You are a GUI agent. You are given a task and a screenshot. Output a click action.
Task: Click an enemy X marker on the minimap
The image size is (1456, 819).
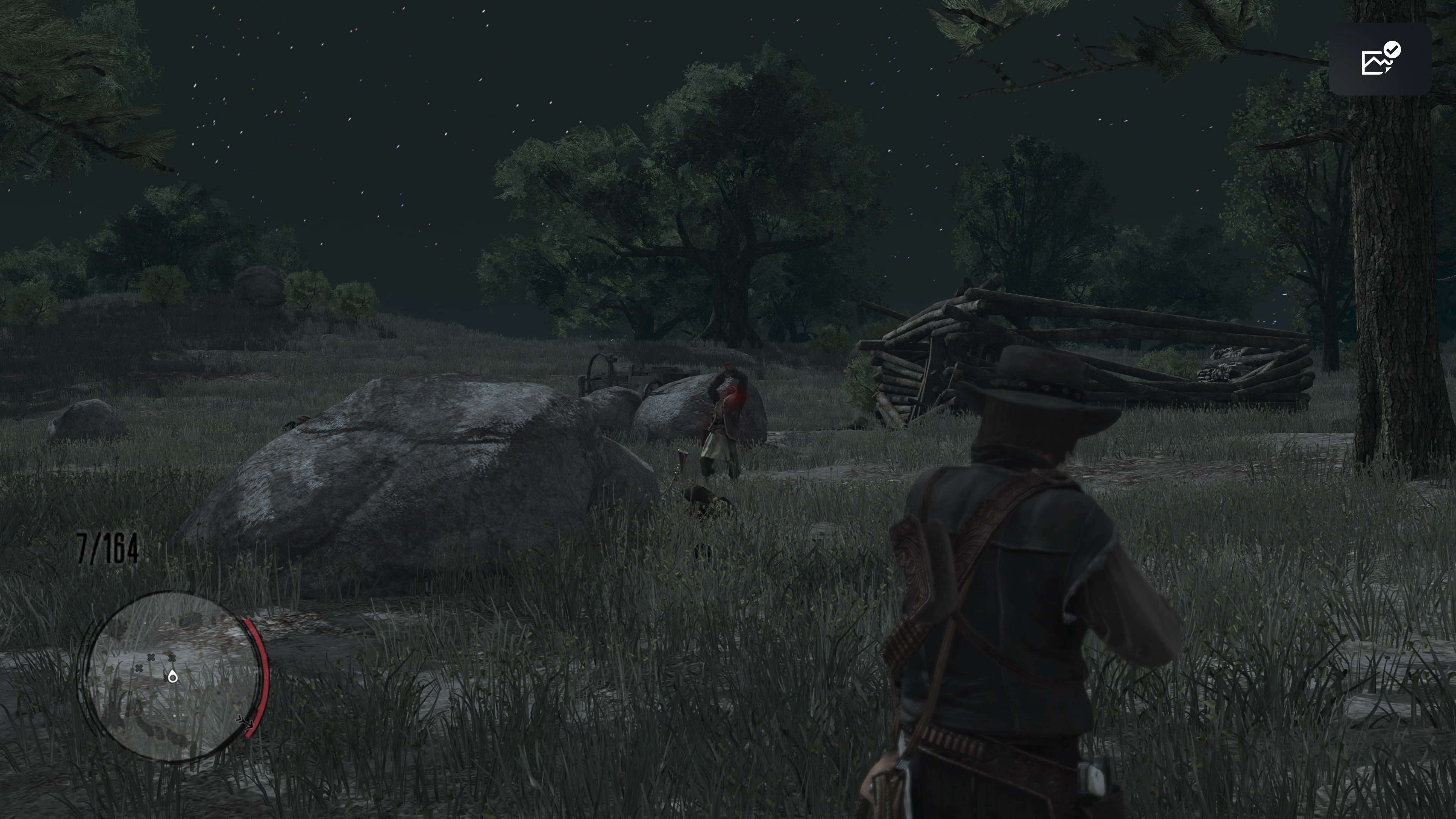pos(152,658)
